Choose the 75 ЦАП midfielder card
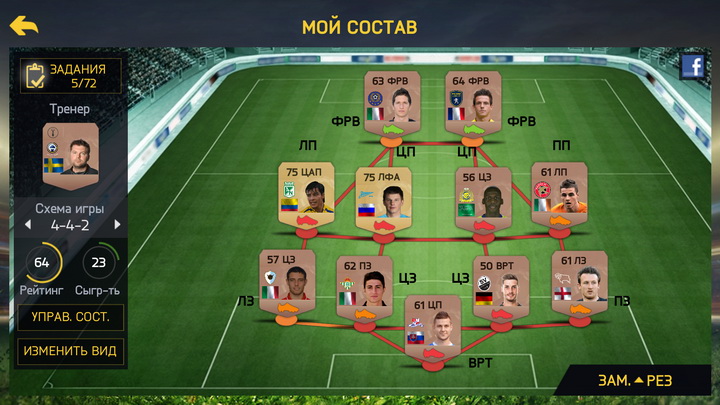Screen dimensions: 720x405 point(305,194)
